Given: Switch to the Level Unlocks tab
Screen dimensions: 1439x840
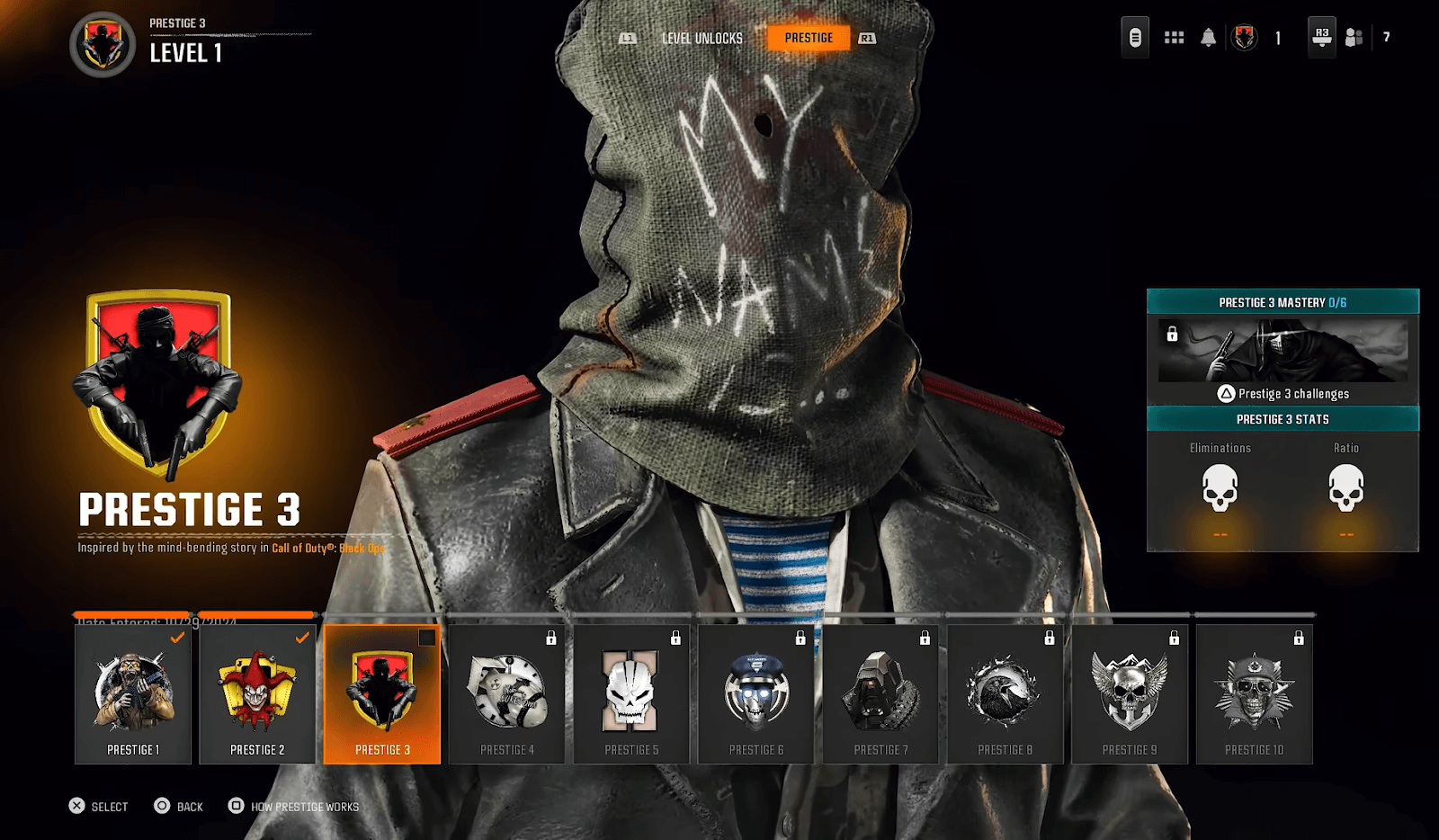Looking at the screenshot, I should pos(701,39).
